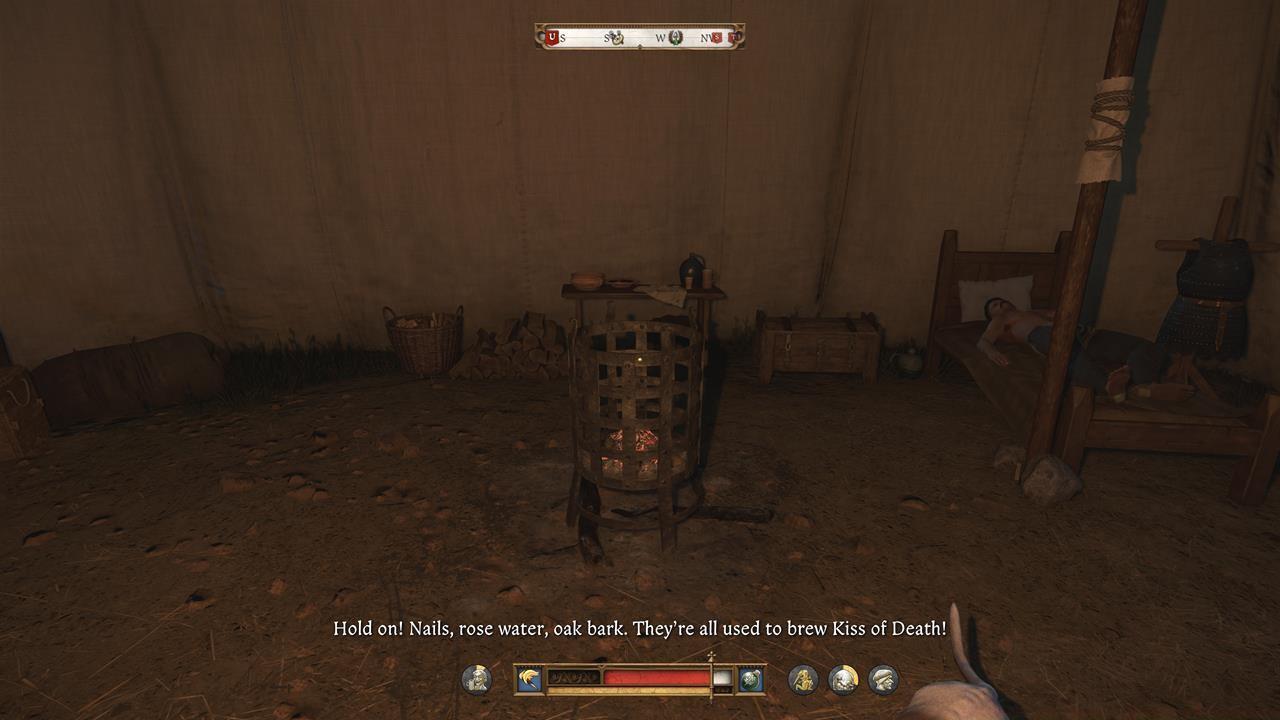
Task: Select the equipped saber weapon icon
Action: click(x=529, y=678)
